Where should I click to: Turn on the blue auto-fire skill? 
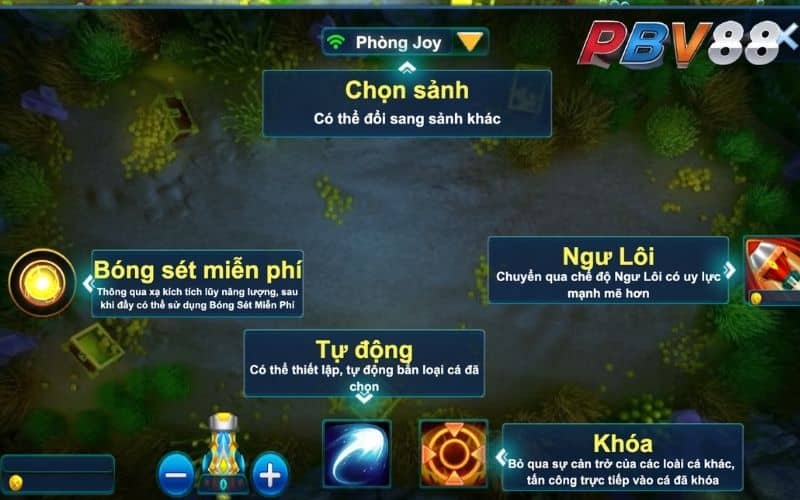356,454
